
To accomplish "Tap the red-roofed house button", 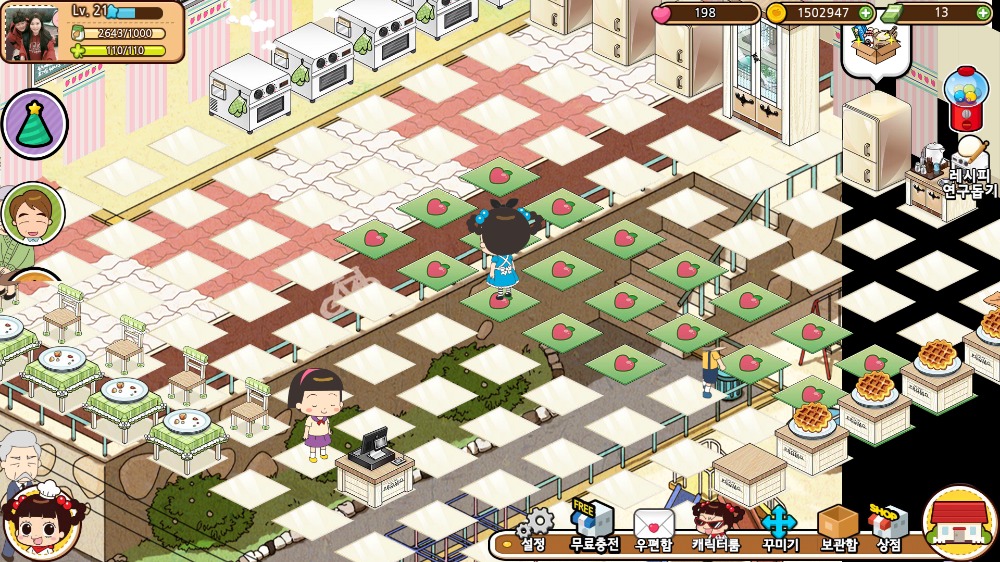I will point(959,523).
